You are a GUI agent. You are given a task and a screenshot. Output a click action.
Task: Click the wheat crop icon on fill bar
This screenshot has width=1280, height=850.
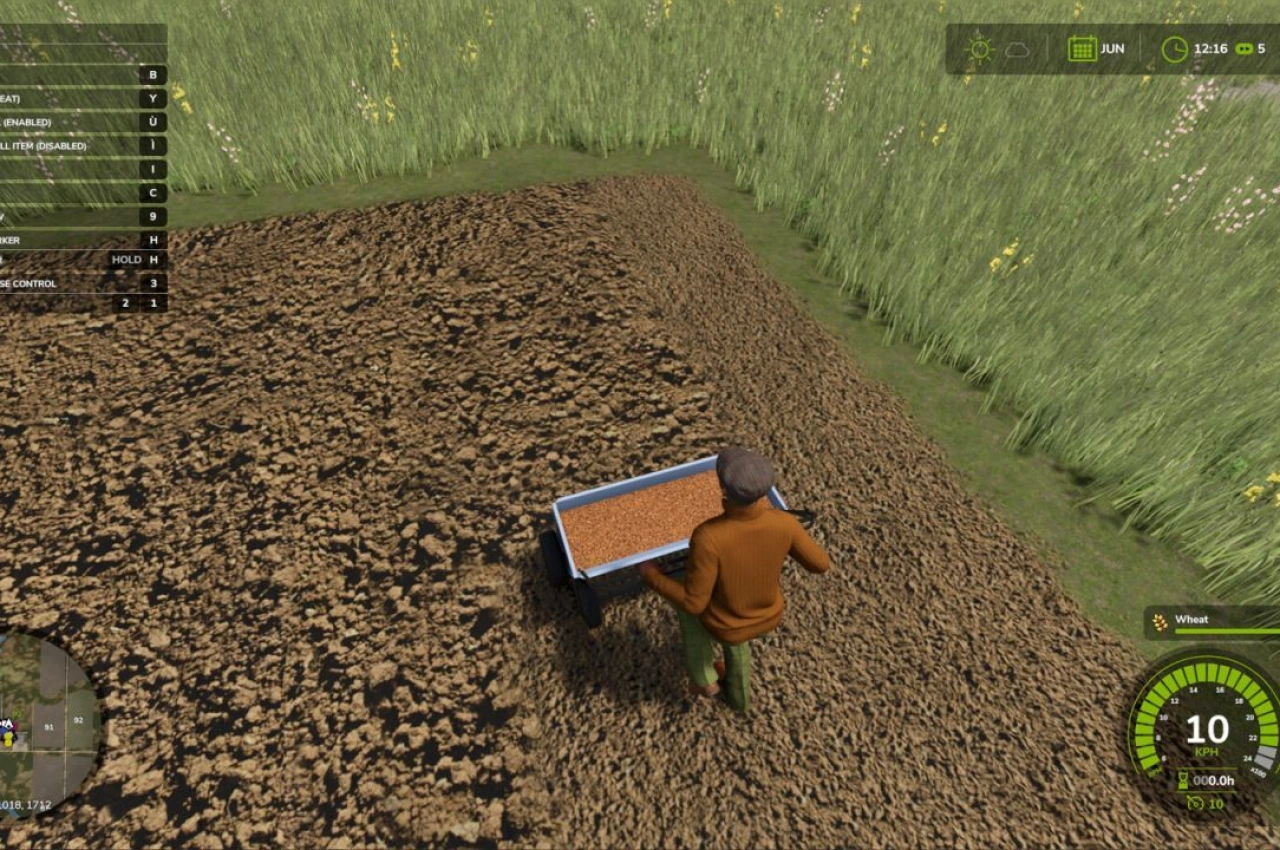coord(1159,621)
